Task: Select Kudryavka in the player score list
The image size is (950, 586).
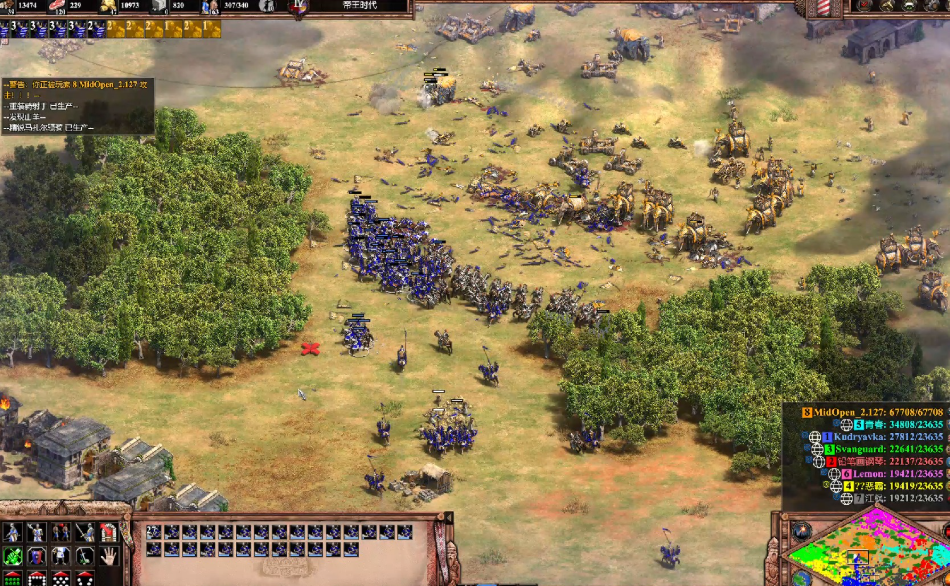Action: (880, 437)
